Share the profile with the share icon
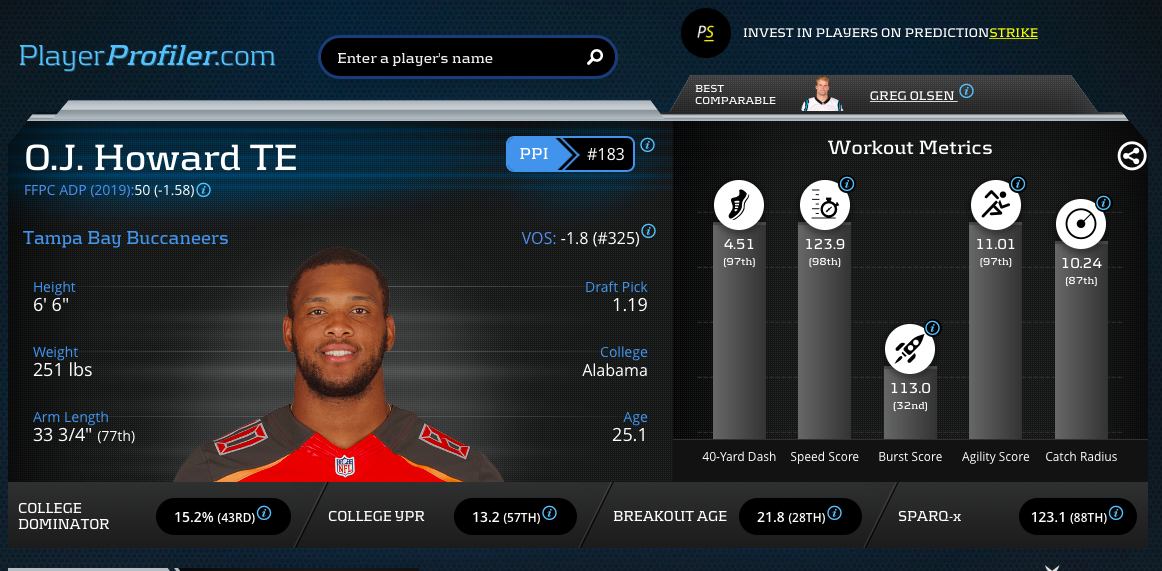This screenshot has height=571, width=1162. coord(1132,156)
